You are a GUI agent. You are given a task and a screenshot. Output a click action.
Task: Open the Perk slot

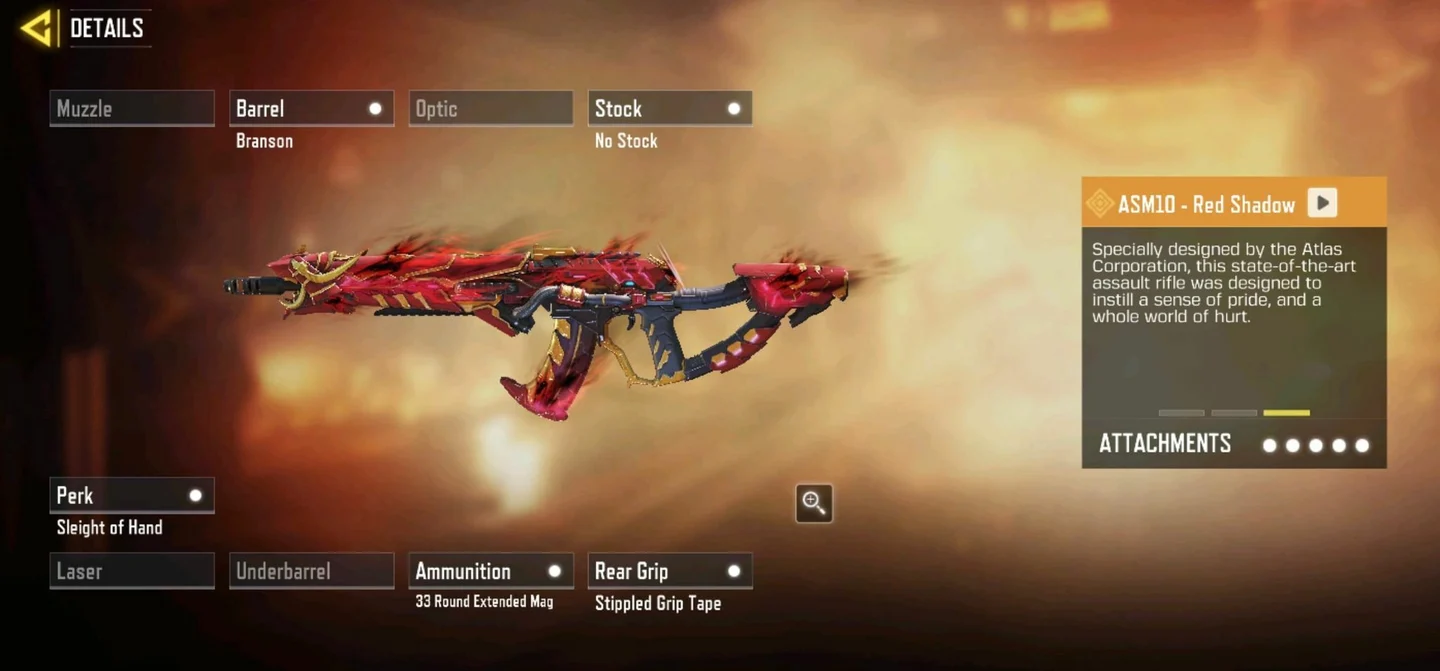click(x=132, y=496)
